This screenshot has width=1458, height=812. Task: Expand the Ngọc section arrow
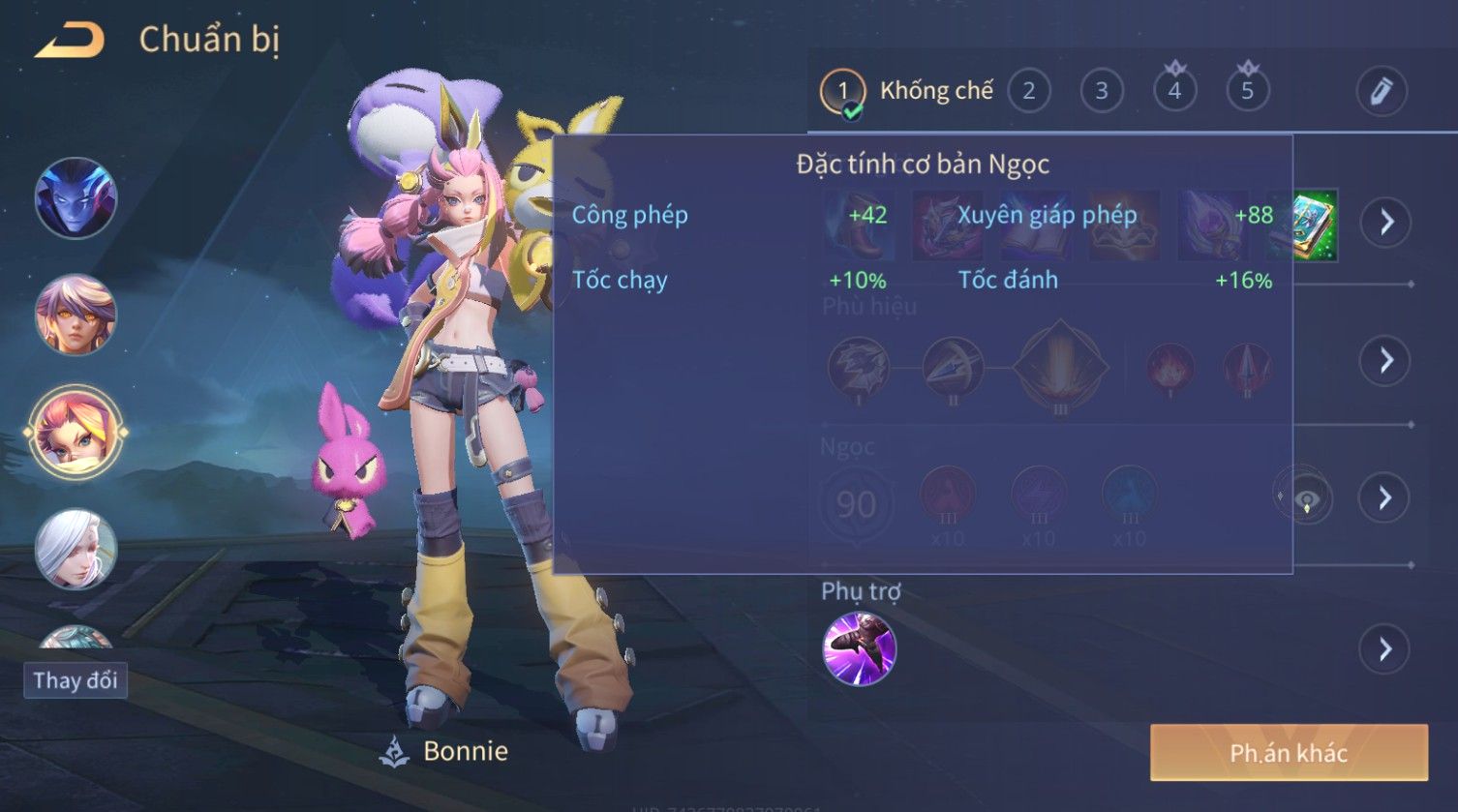point(1384,497)
